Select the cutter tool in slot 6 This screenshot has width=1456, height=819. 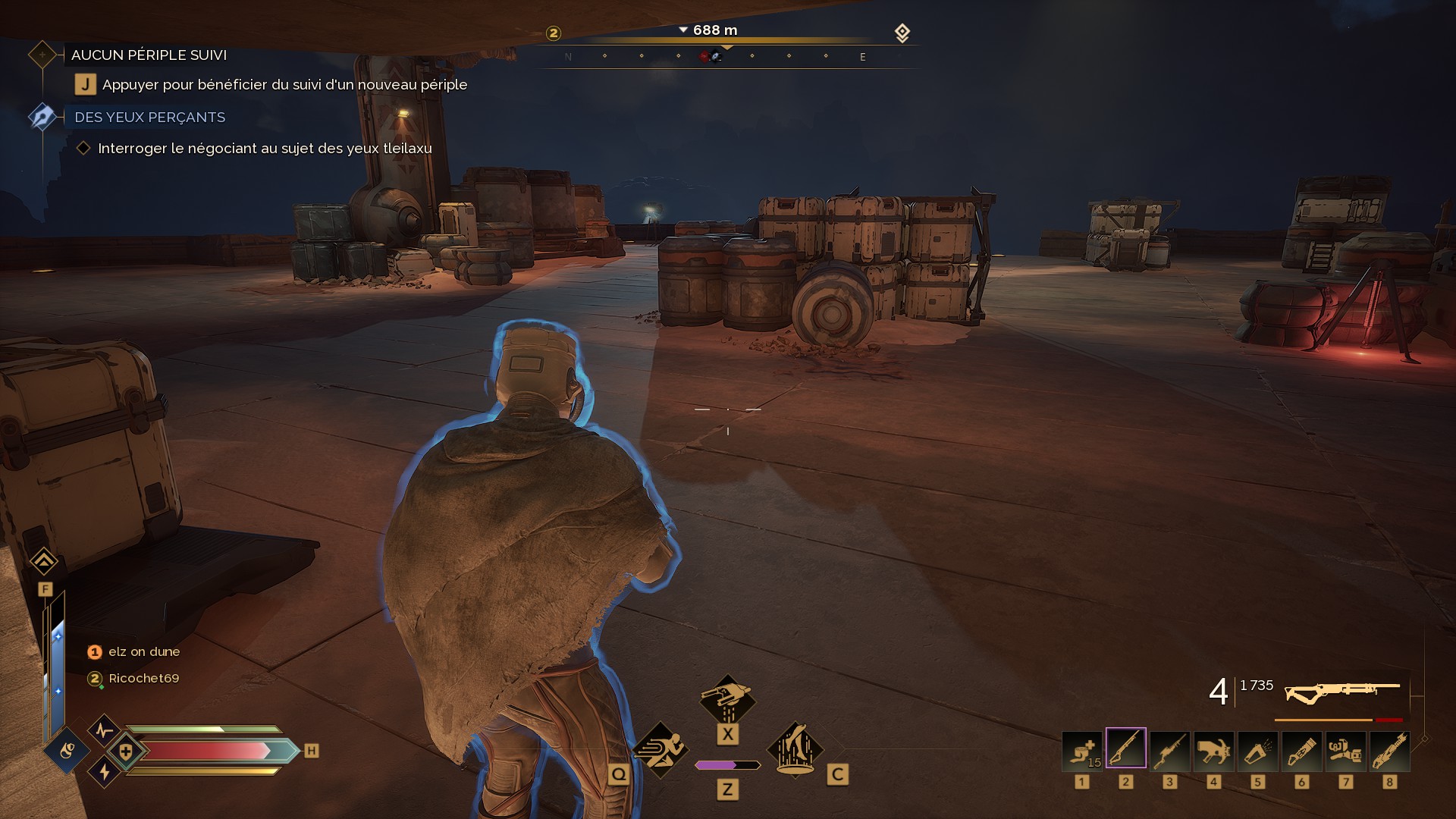pyautogui.click(x=1301, y=750)
